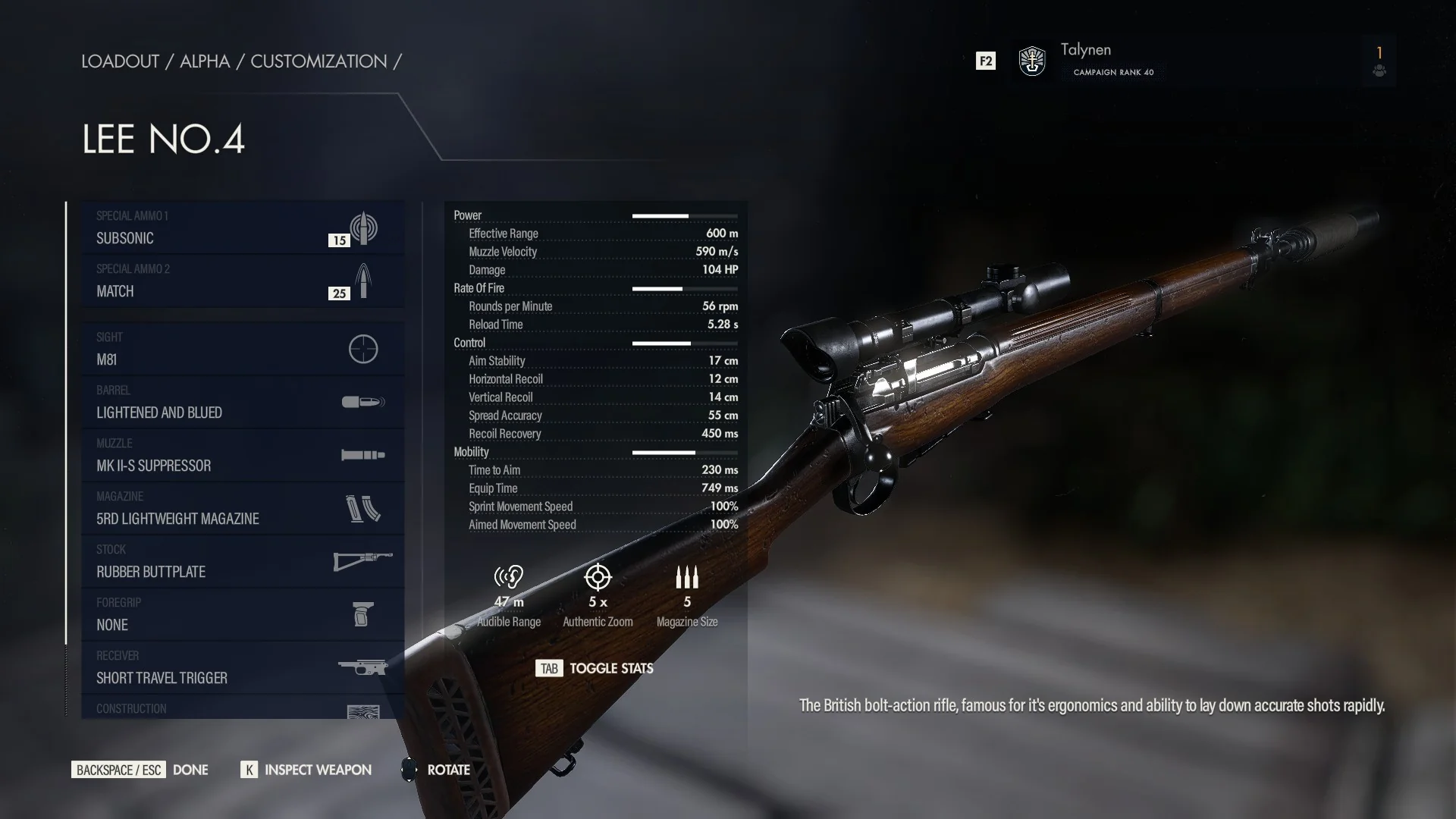Open the Construction customization slot
The width and height of the screenshot is (1456, 819).
242,709
